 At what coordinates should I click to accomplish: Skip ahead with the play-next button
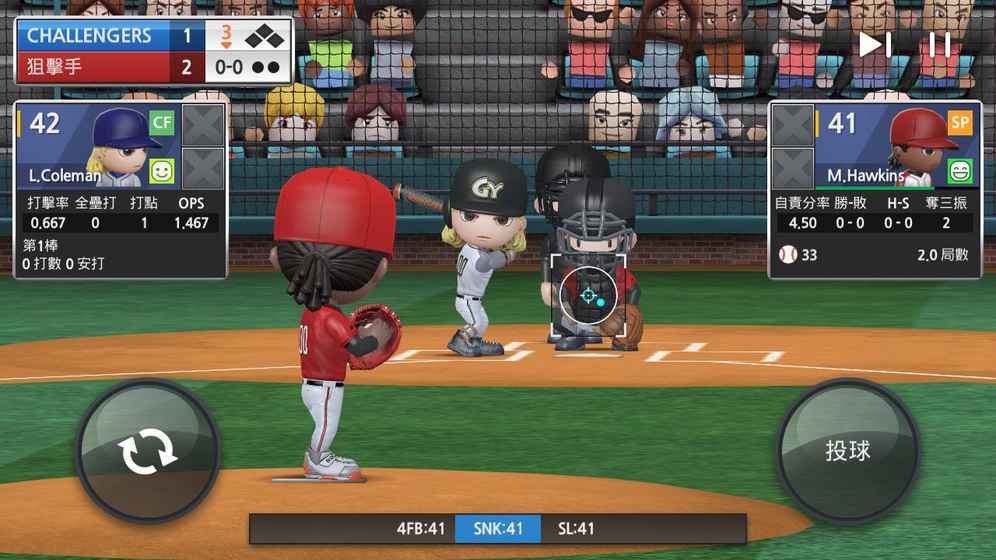tap(875, 45)
